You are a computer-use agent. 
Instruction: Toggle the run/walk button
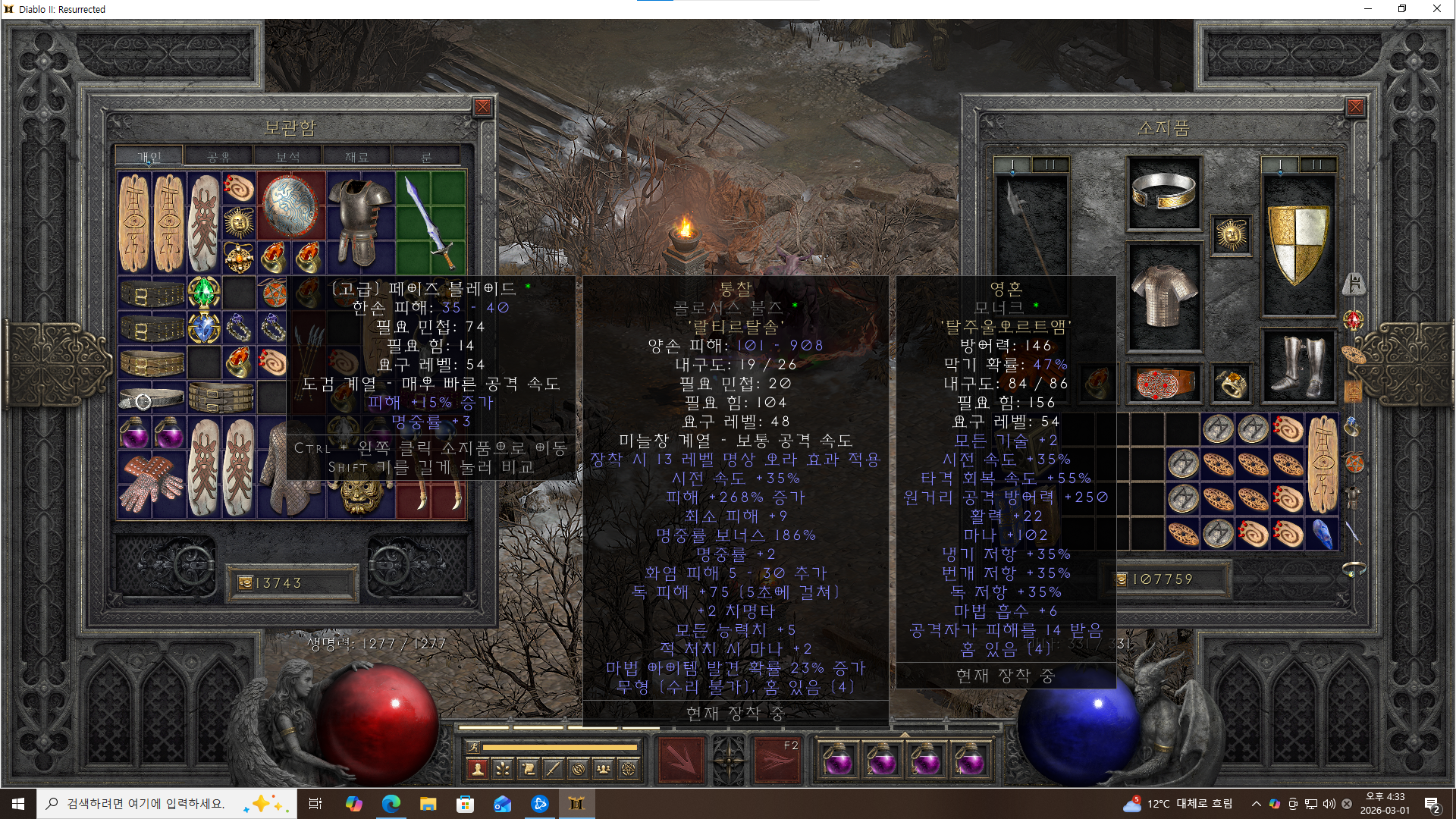(x=473, y=747)
